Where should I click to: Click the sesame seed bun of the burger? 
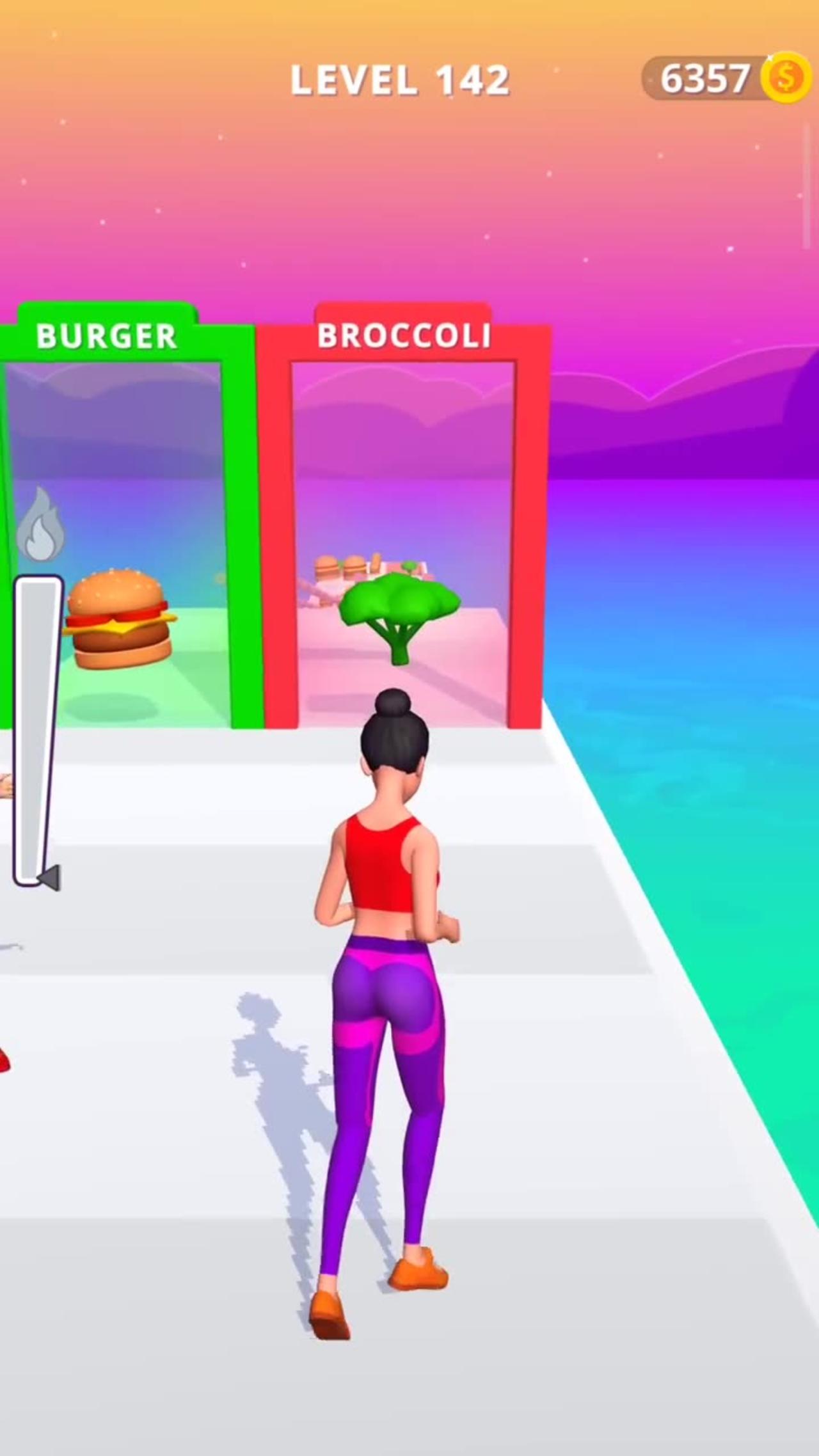point(118,595)
